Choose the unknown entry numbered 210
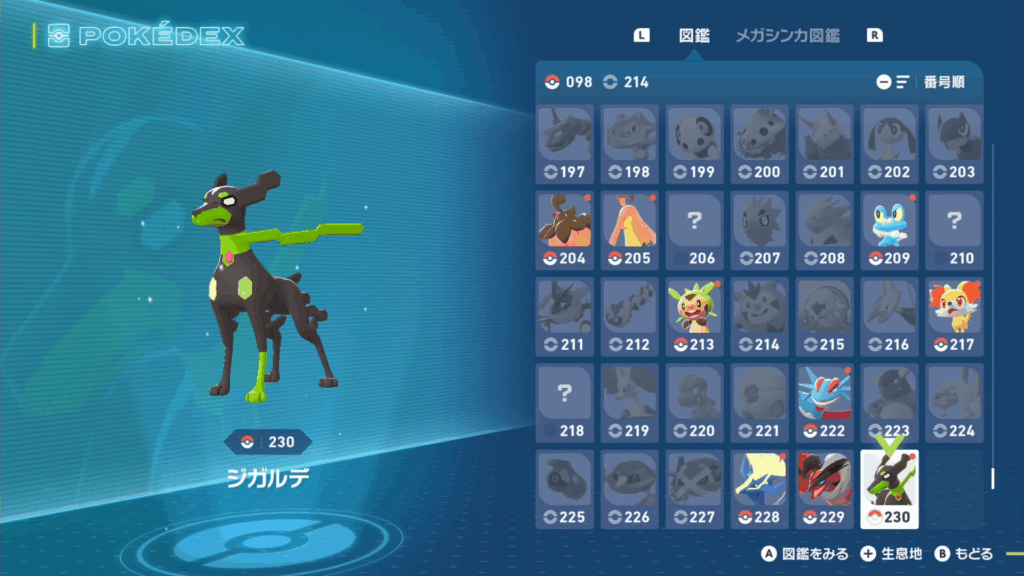 tap(954, 231)
